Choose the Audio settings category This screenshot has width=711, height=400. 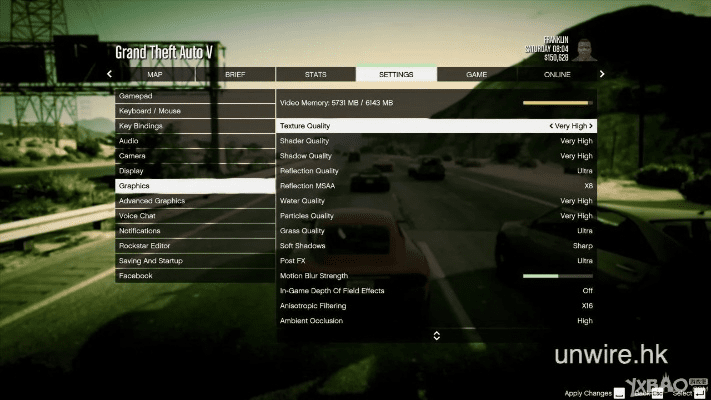(195, 141)
